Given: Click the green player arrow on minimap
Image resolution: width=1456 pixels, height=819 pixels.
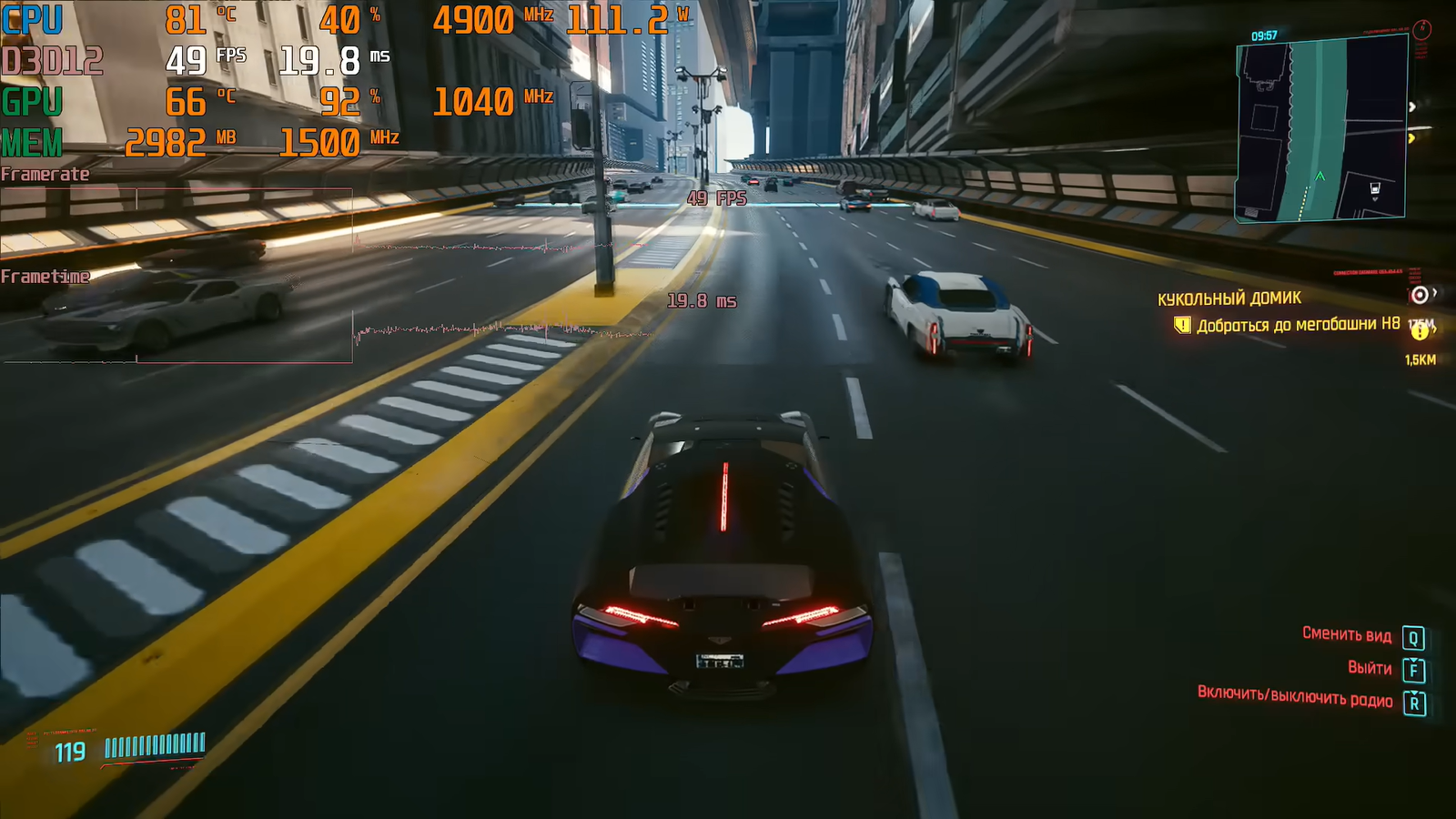Looking at the screenshot, I should click(1319, 176).
